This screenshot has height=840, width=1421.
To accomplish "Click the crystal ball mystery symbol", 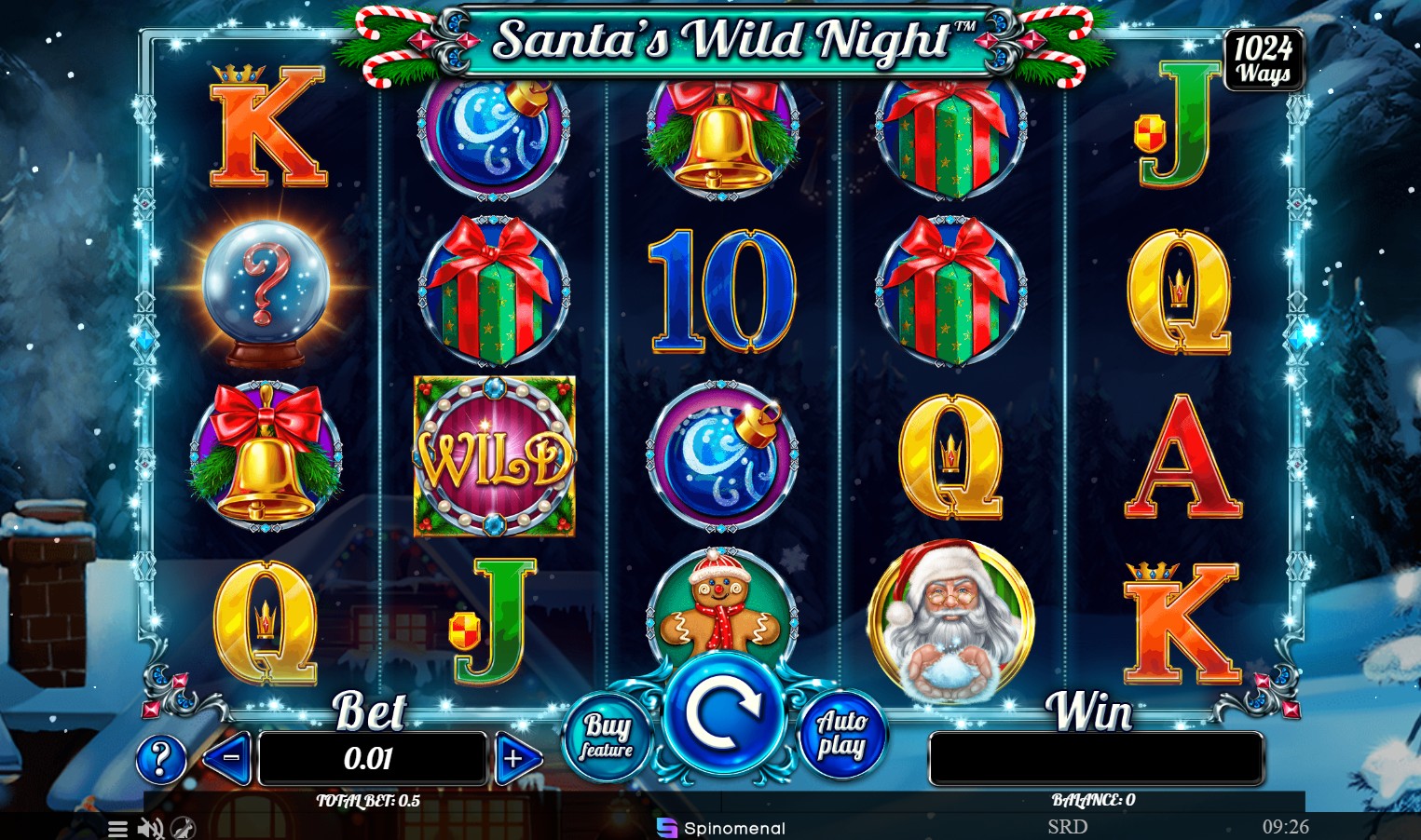I will 264,289.
